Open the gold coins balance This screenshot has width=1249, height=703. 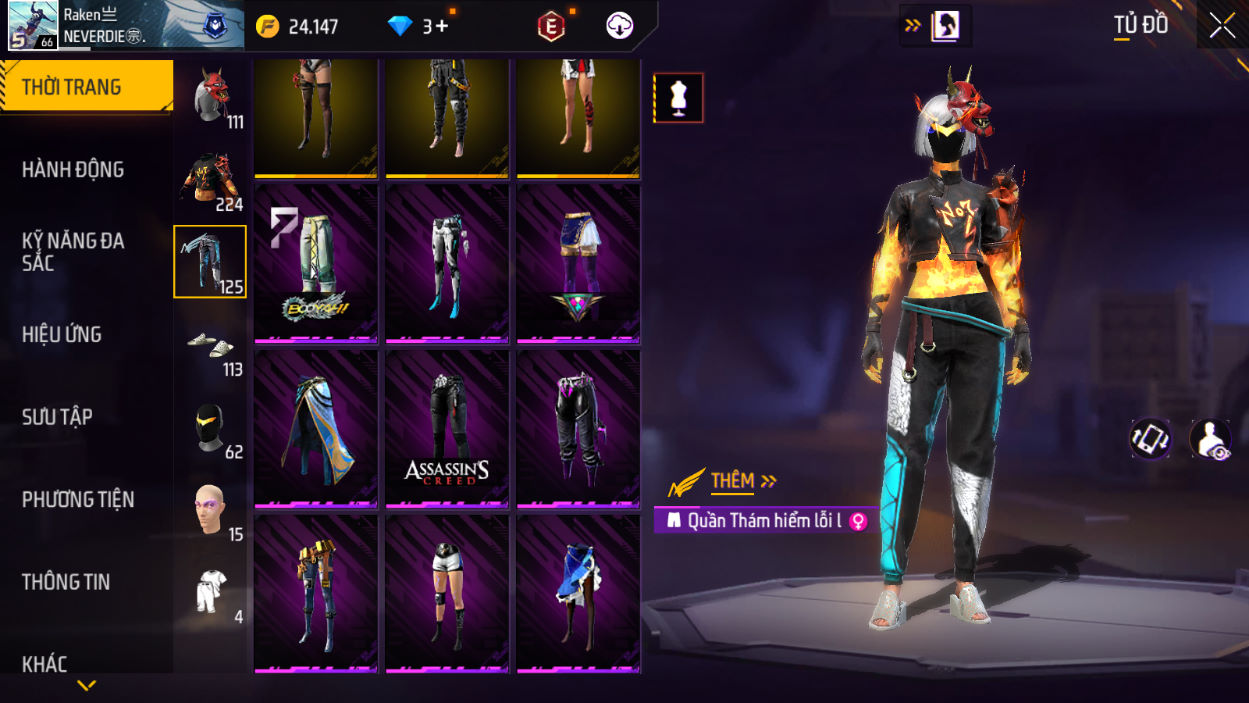pyautogui.click(x=298, y=27)
